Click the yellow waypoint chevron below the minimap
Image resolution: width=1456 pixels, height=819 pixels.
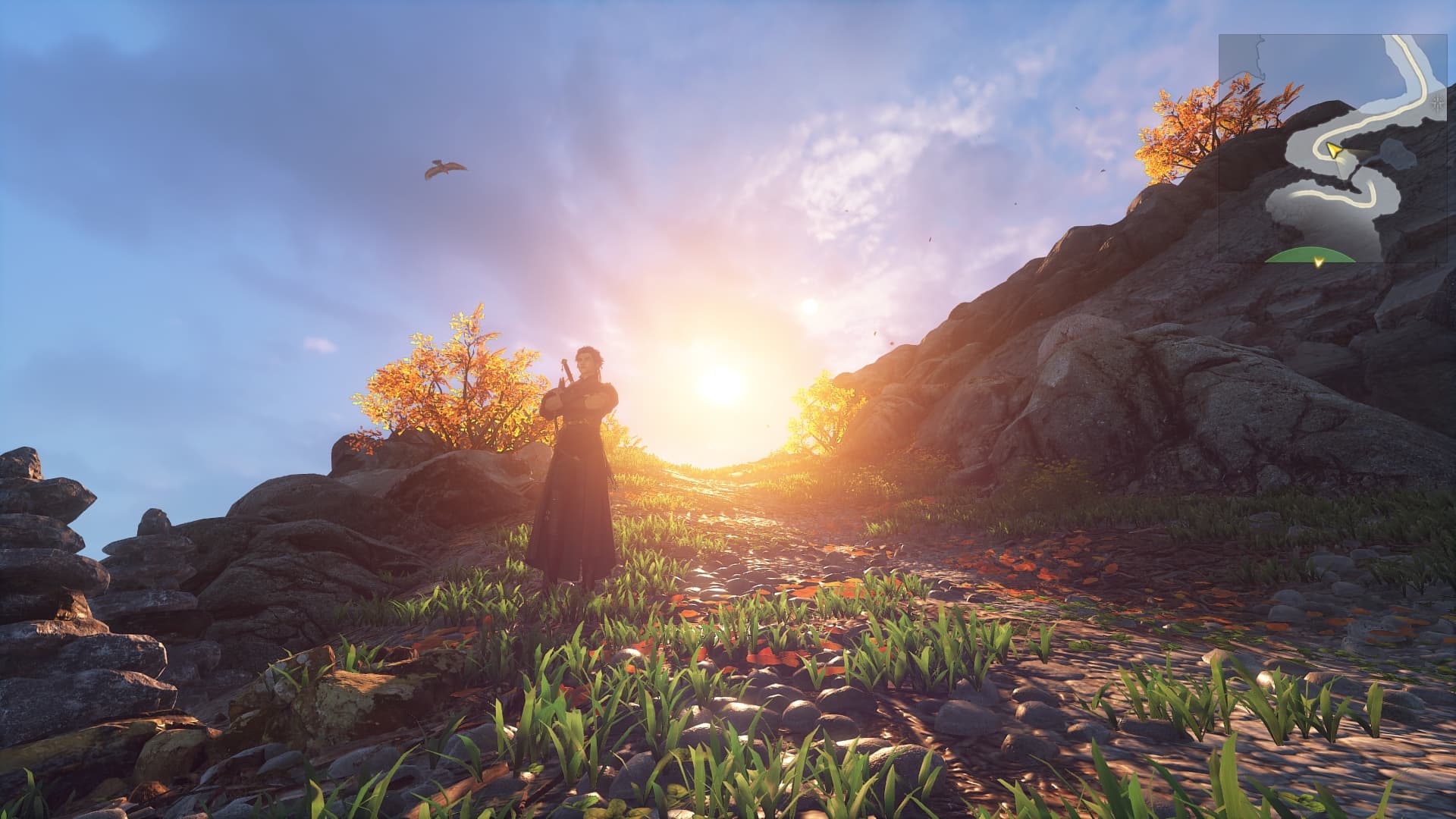(x=1319, y=261)
